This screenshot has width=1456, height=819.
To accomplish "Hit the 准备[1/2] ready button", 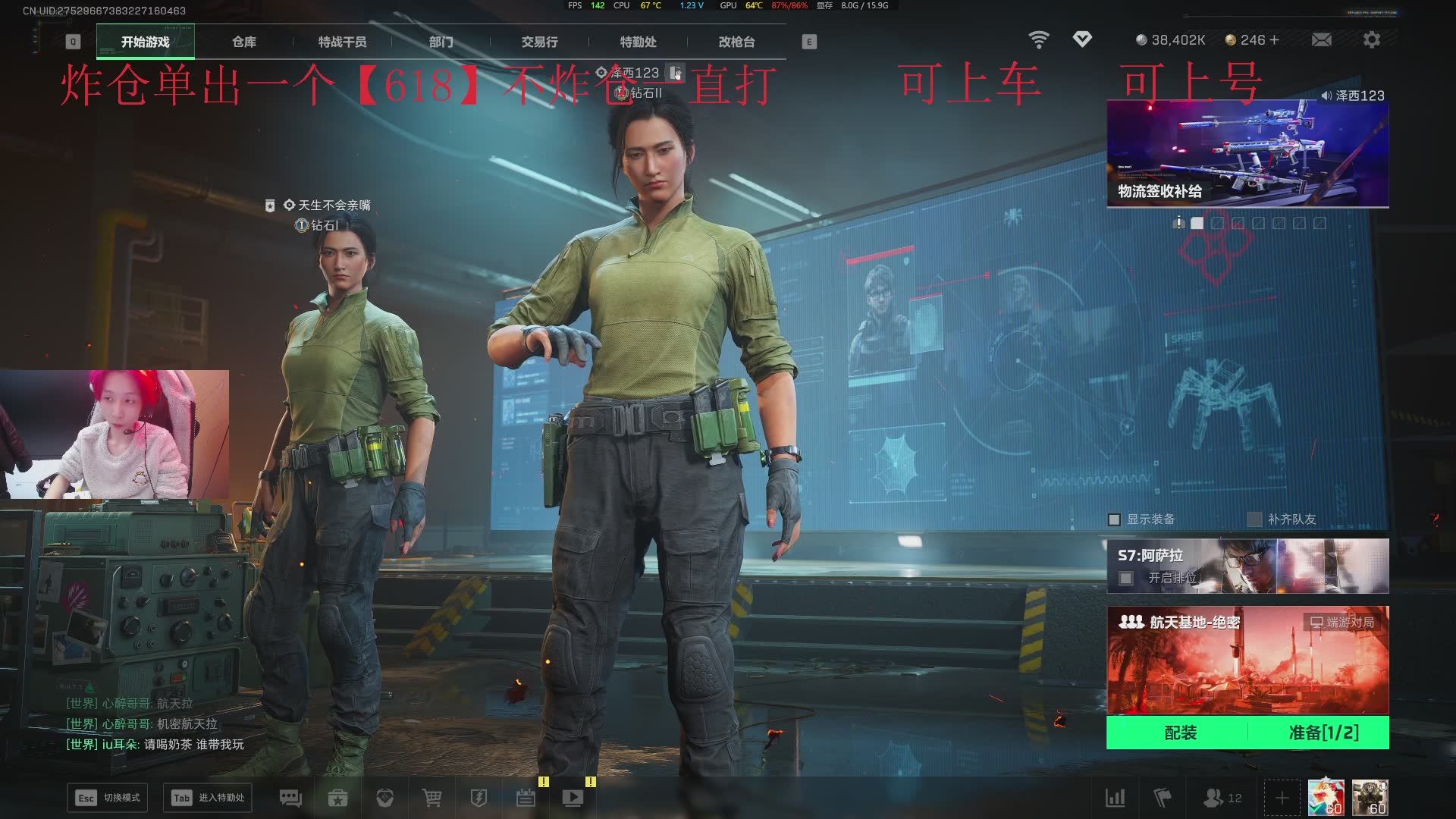I will 1323,733.
